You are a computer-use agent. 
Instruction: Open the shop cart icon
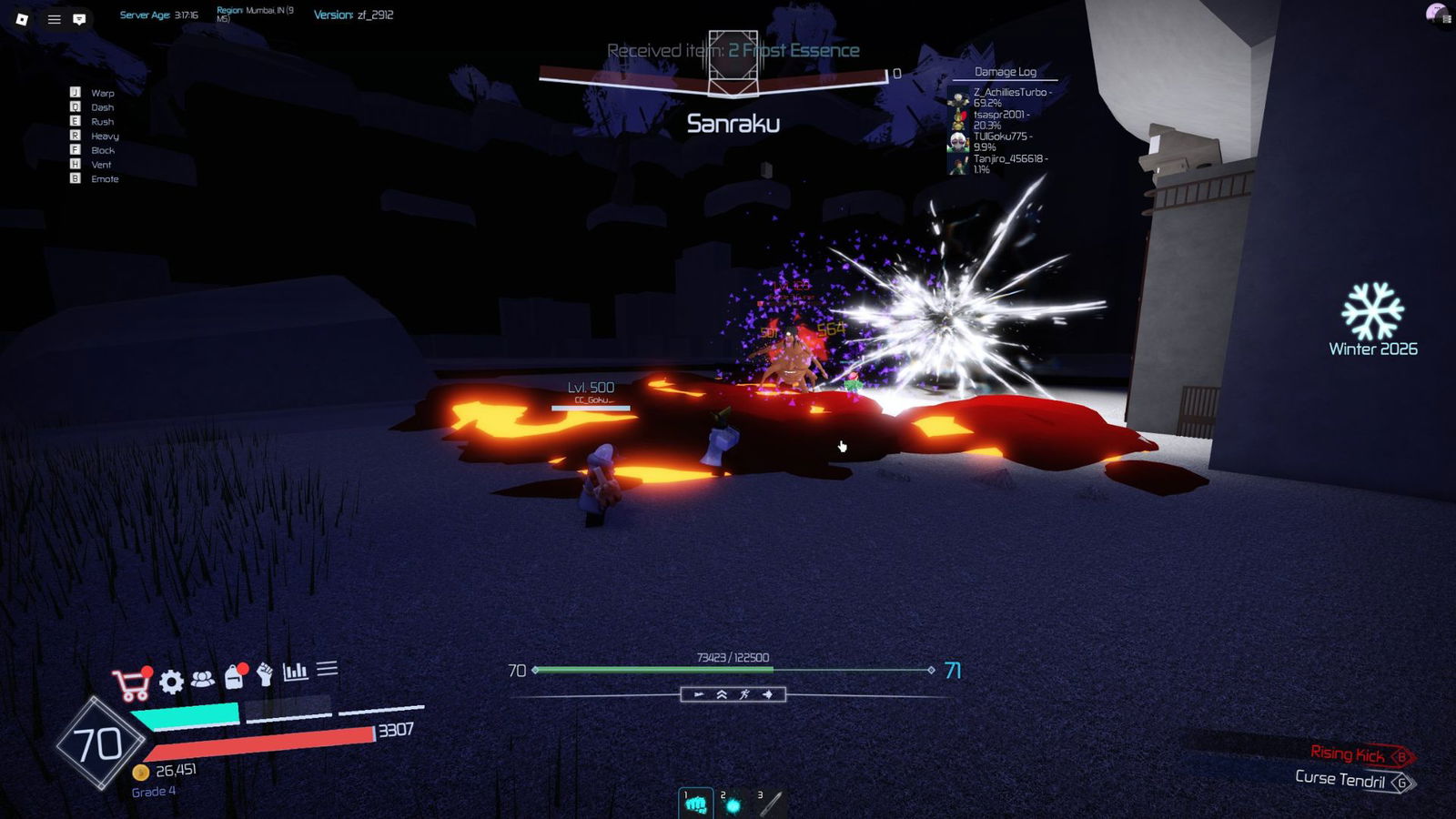132,684
